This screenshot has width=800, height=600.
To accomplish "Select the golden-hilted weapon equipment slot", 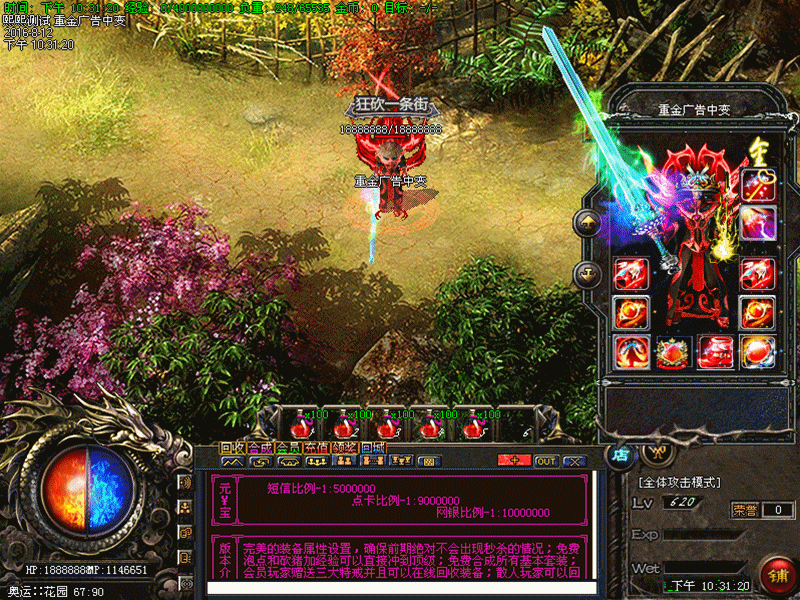I will 758,185.
